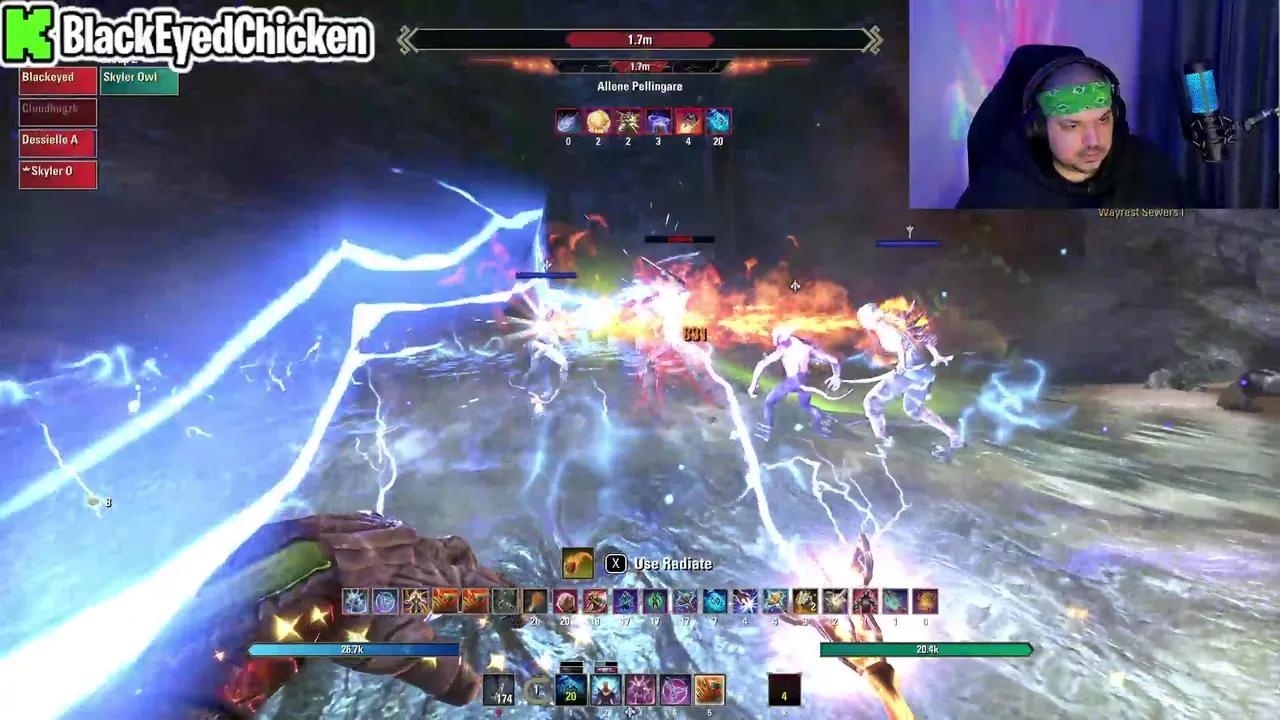The width and height of the screenshot is (1280, 720).
Task: Click the golden orb buff above Allene Pellingare
Action: coord(598,121)
